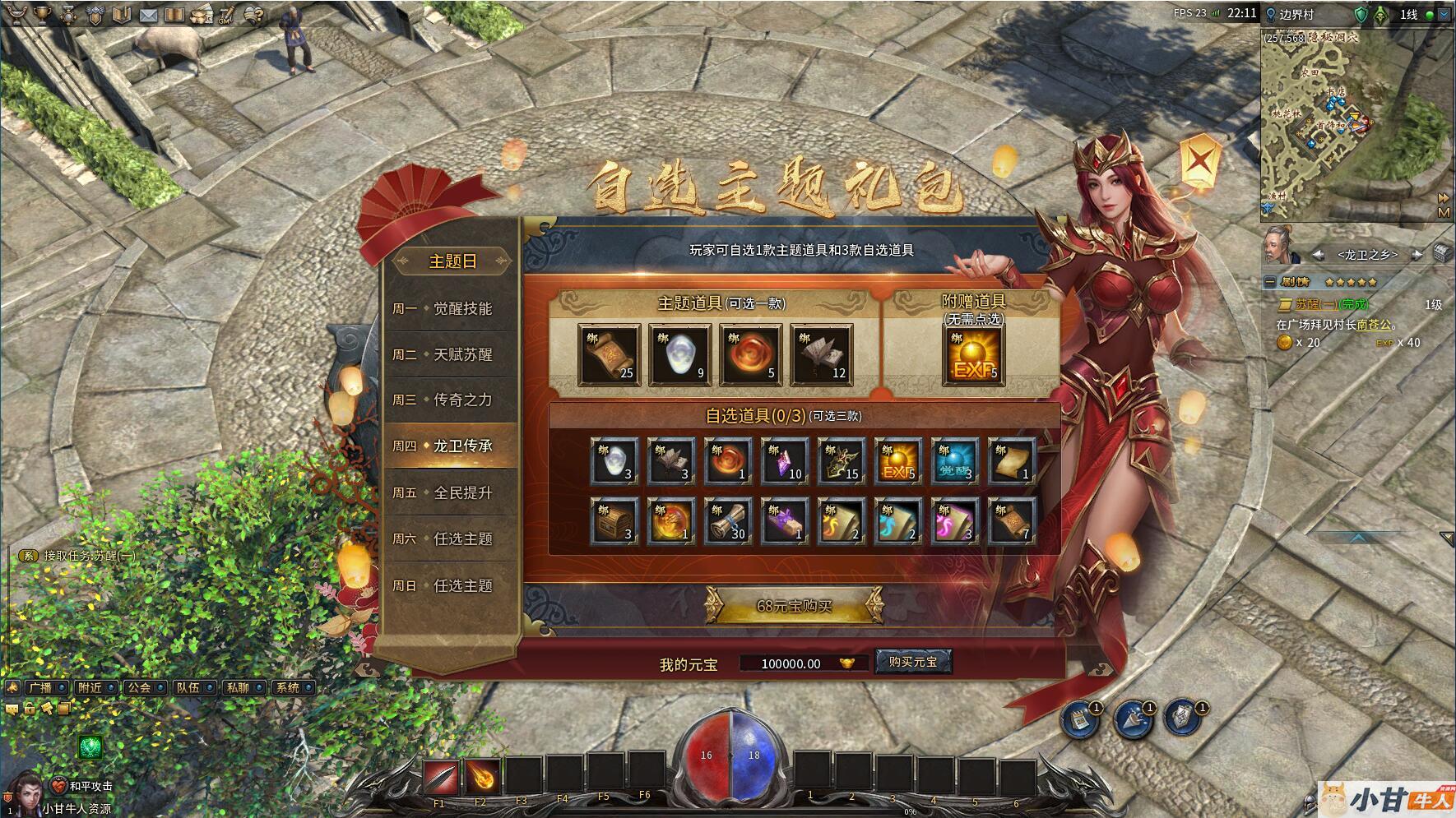
Task: Switch to 周二 天赋苏醒 tab
Action: pyautogui.click(x=450, y=354)
